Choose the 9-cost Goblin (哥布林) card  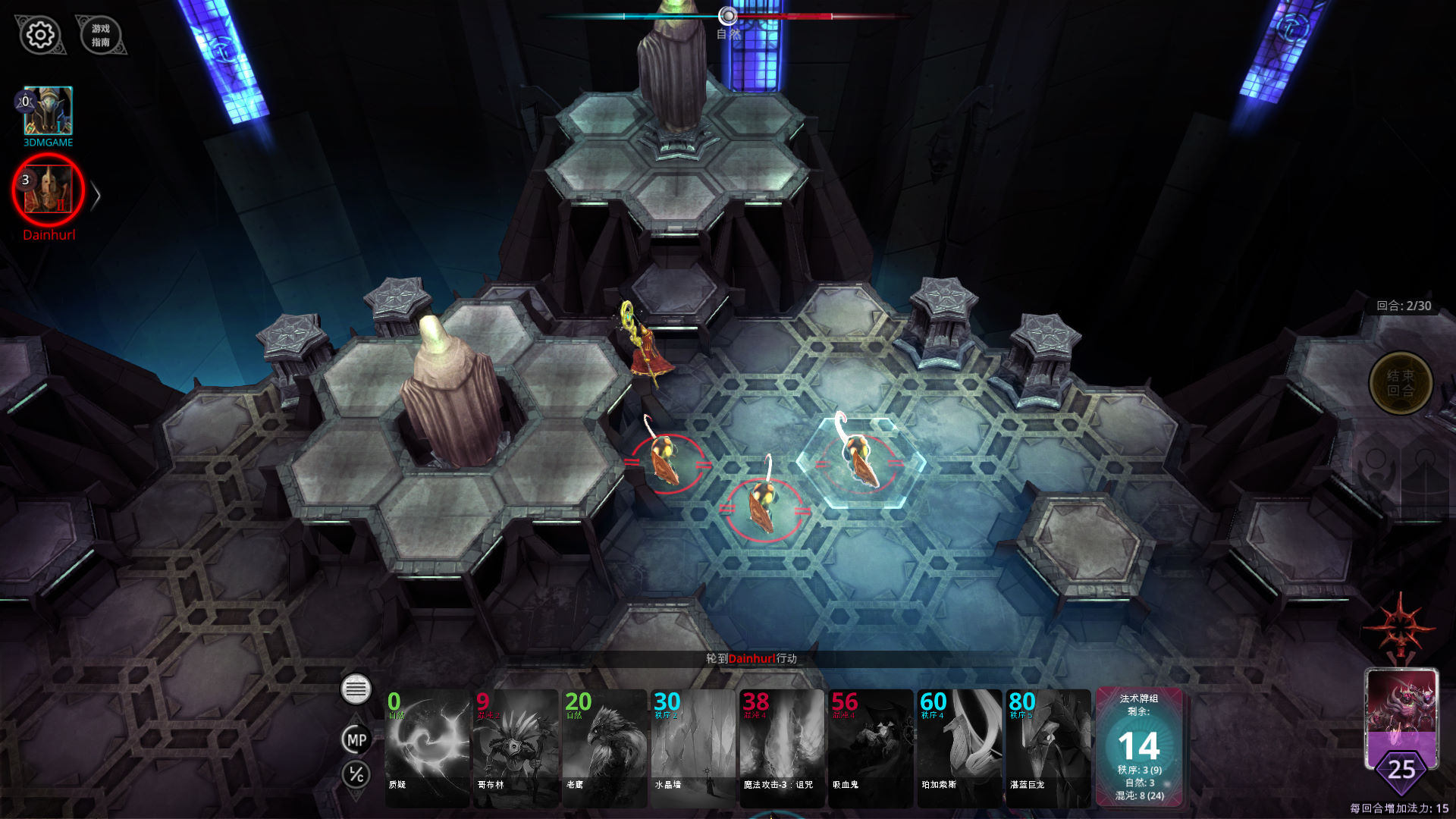516,747
